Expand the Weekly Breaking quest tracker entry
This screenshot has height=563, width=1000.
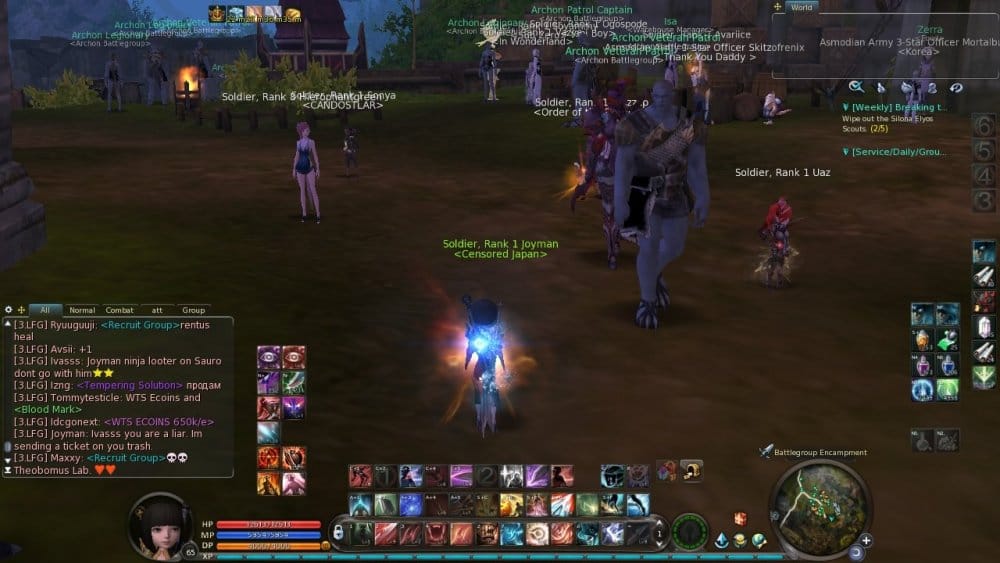[894, 107]
